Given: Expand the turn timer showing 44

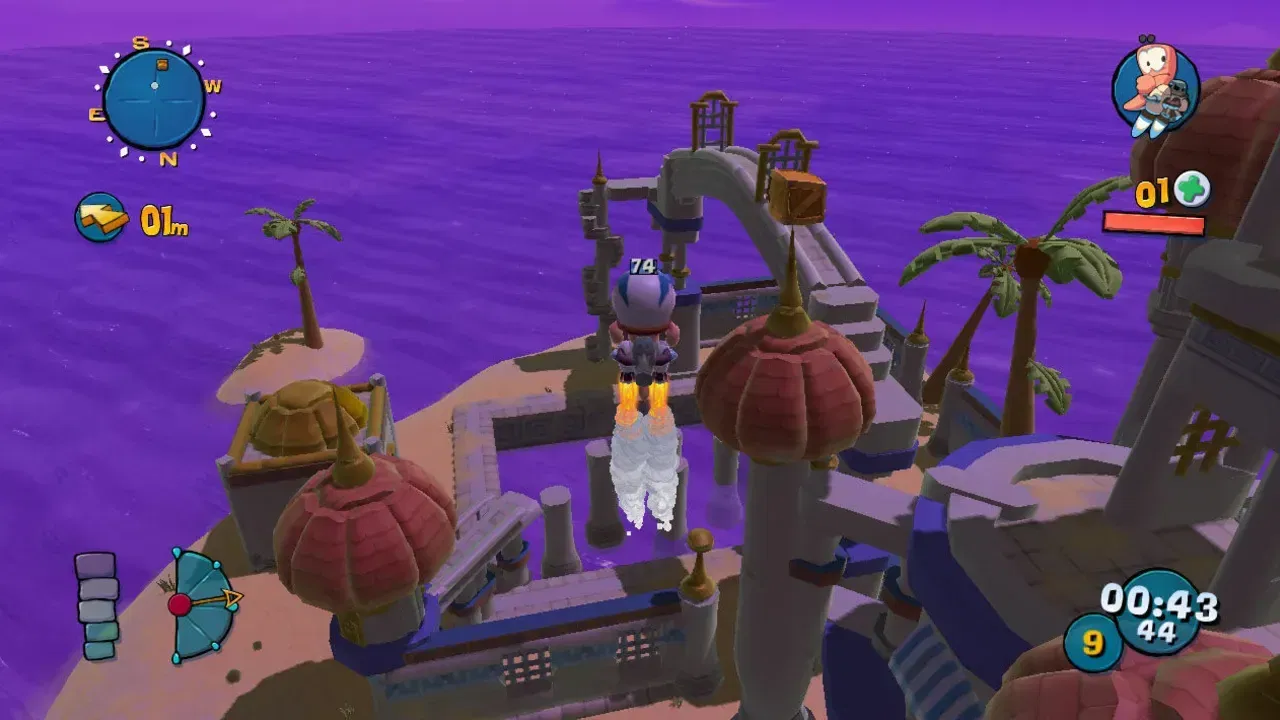Looking at the screenshot, I should [x=1156, y=629].
